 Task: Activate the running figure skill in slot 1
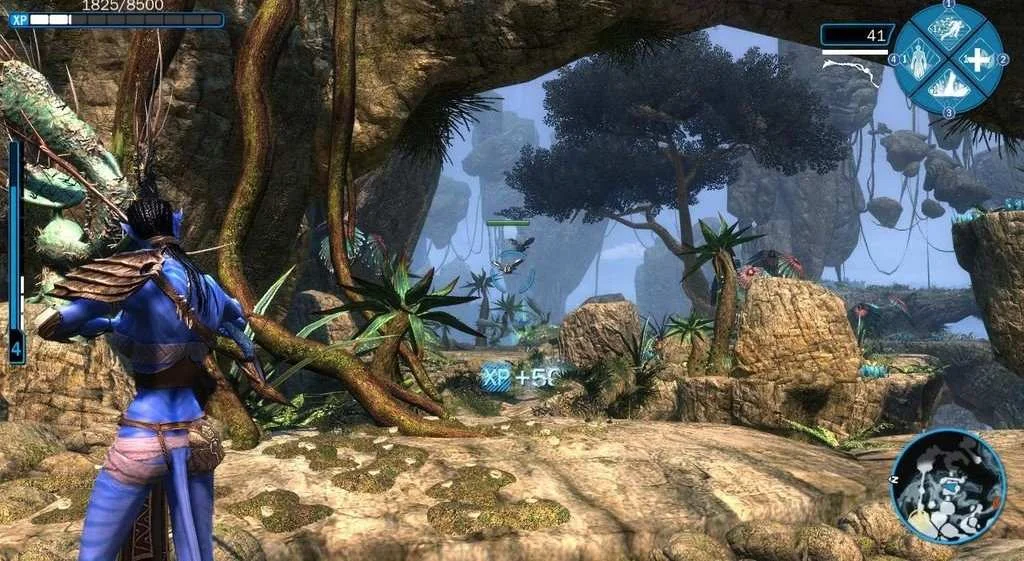(947, 29)
